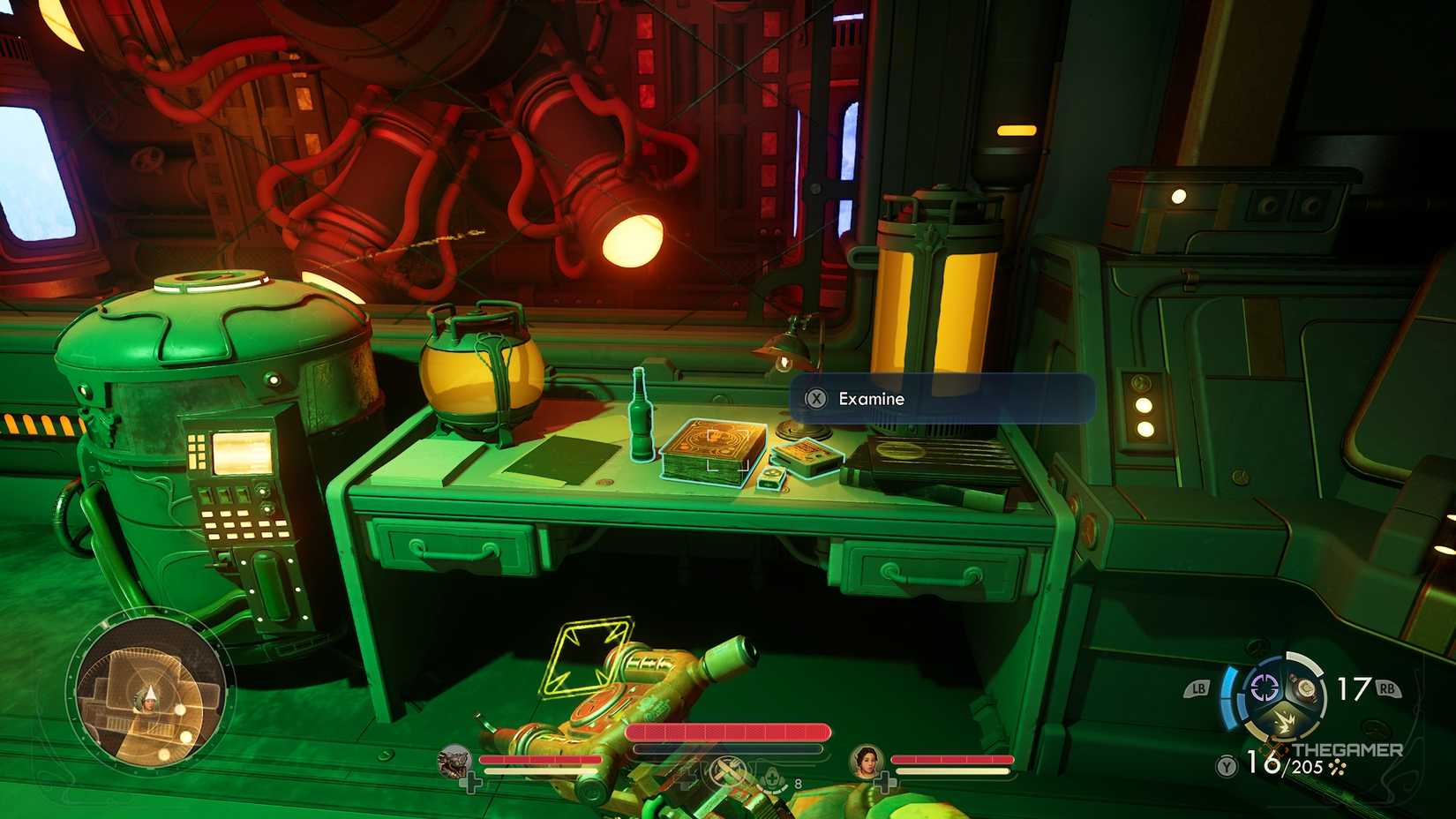The height and width of the screenshot is (819, 1456).
Task: Select the explosion damage icon on the weapon wheel
Action: (1284, 722)
